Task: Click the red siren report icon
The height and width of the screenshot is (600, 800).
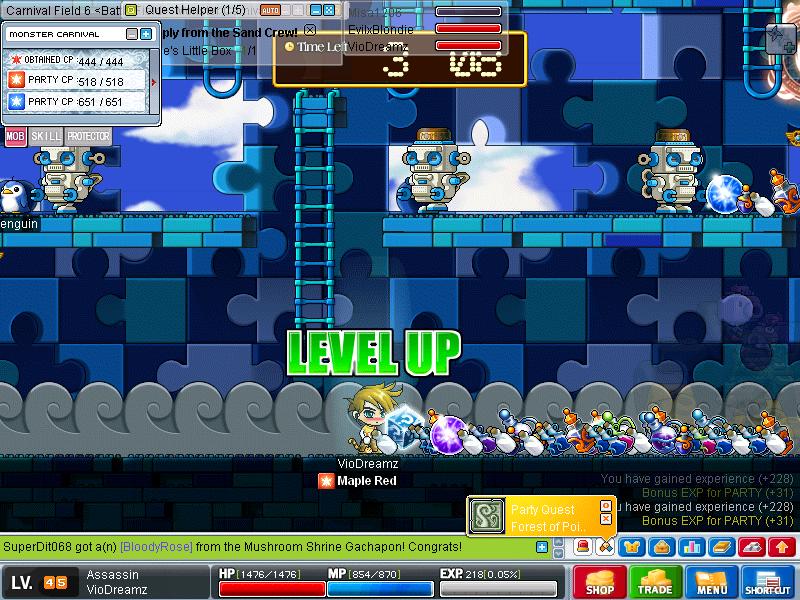Action: [x=581, y=546]
